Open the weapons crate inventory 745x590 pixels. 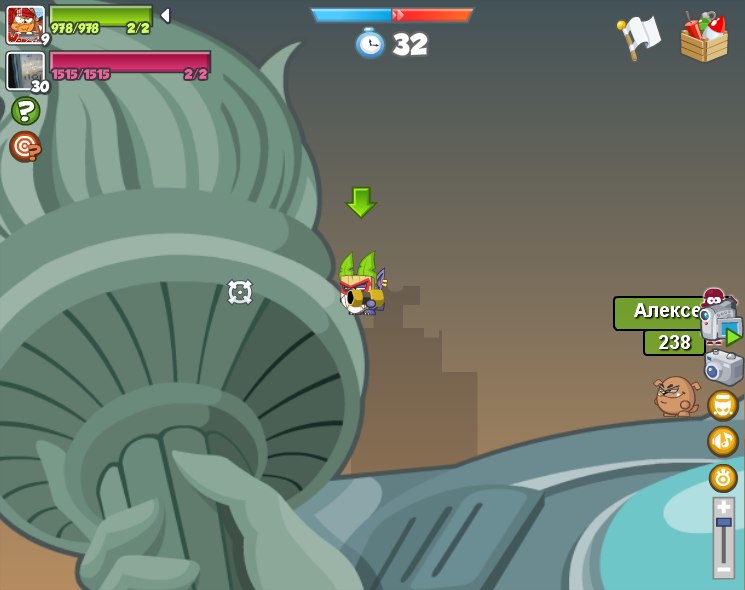click(704, 38)
